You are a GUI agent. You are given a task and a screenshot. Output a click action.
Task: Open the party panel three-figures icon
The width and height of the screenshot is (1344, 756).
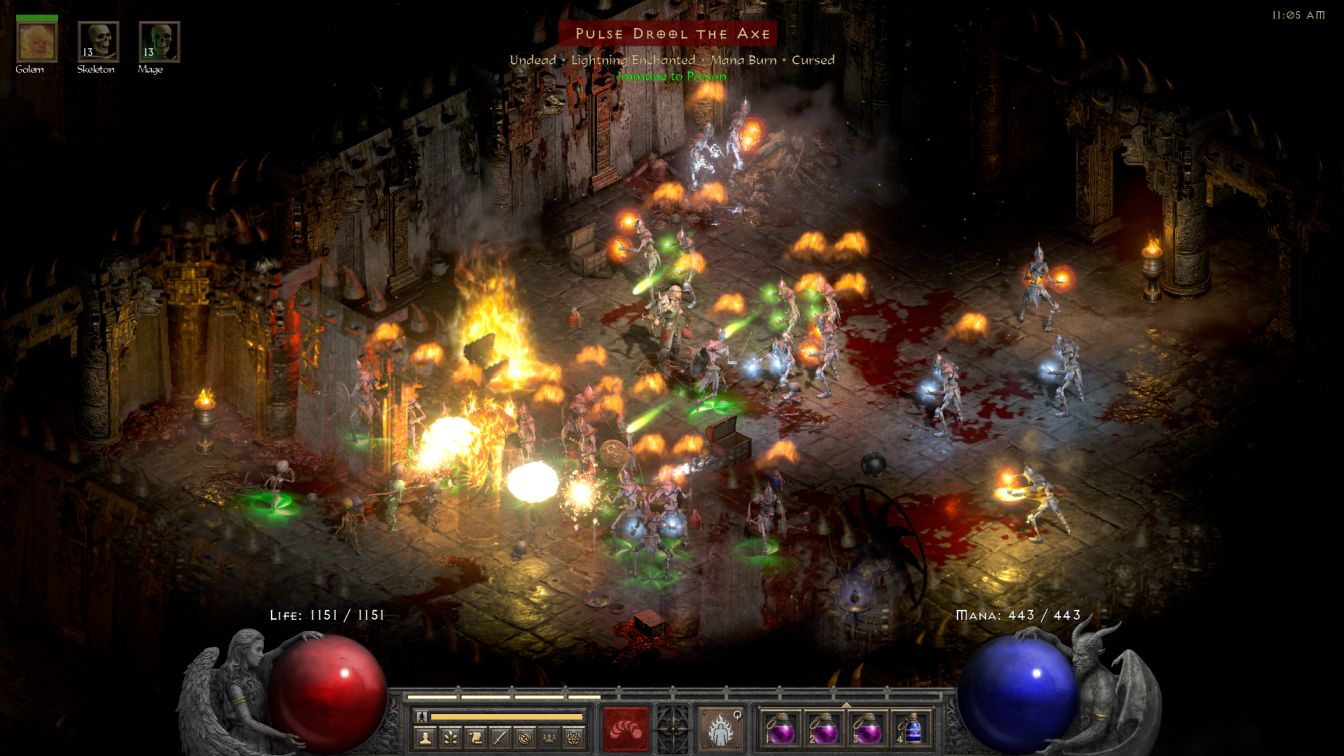[549, 737]
